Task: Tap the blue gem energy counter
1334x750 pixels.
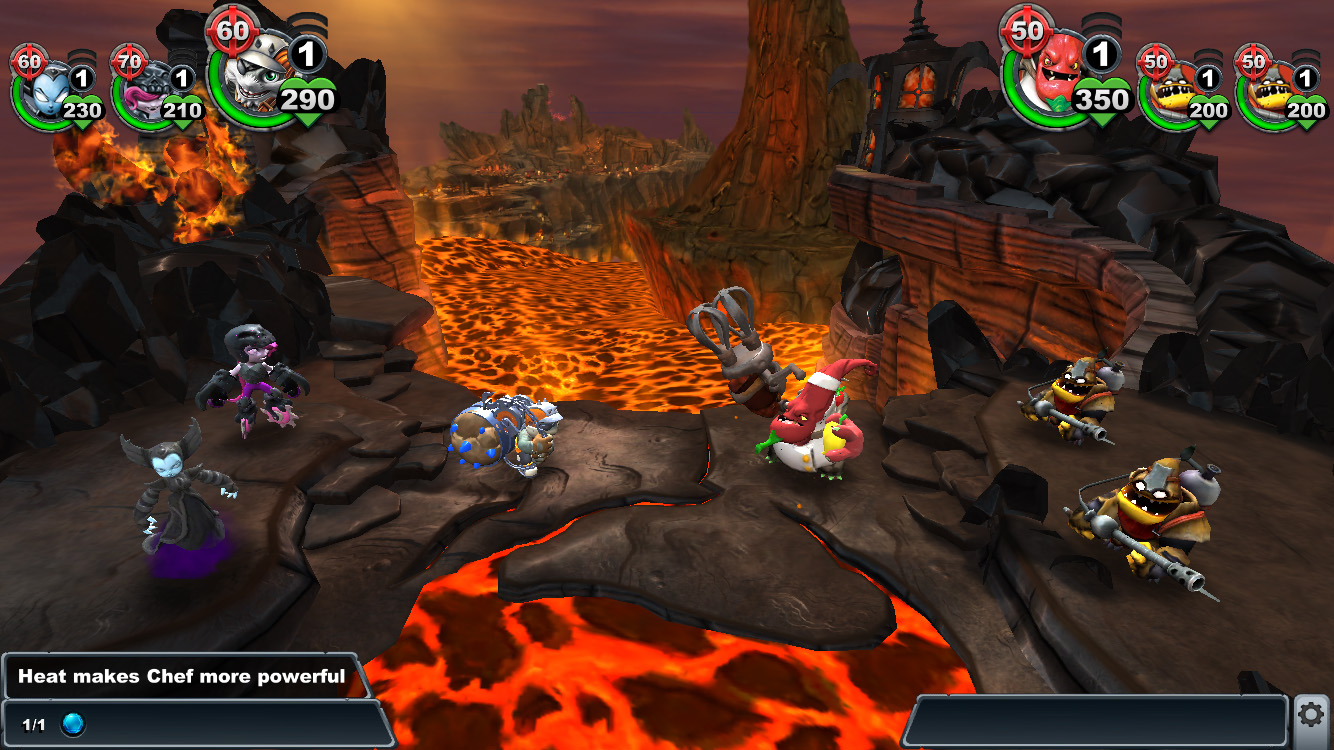Action: point(73,724)
